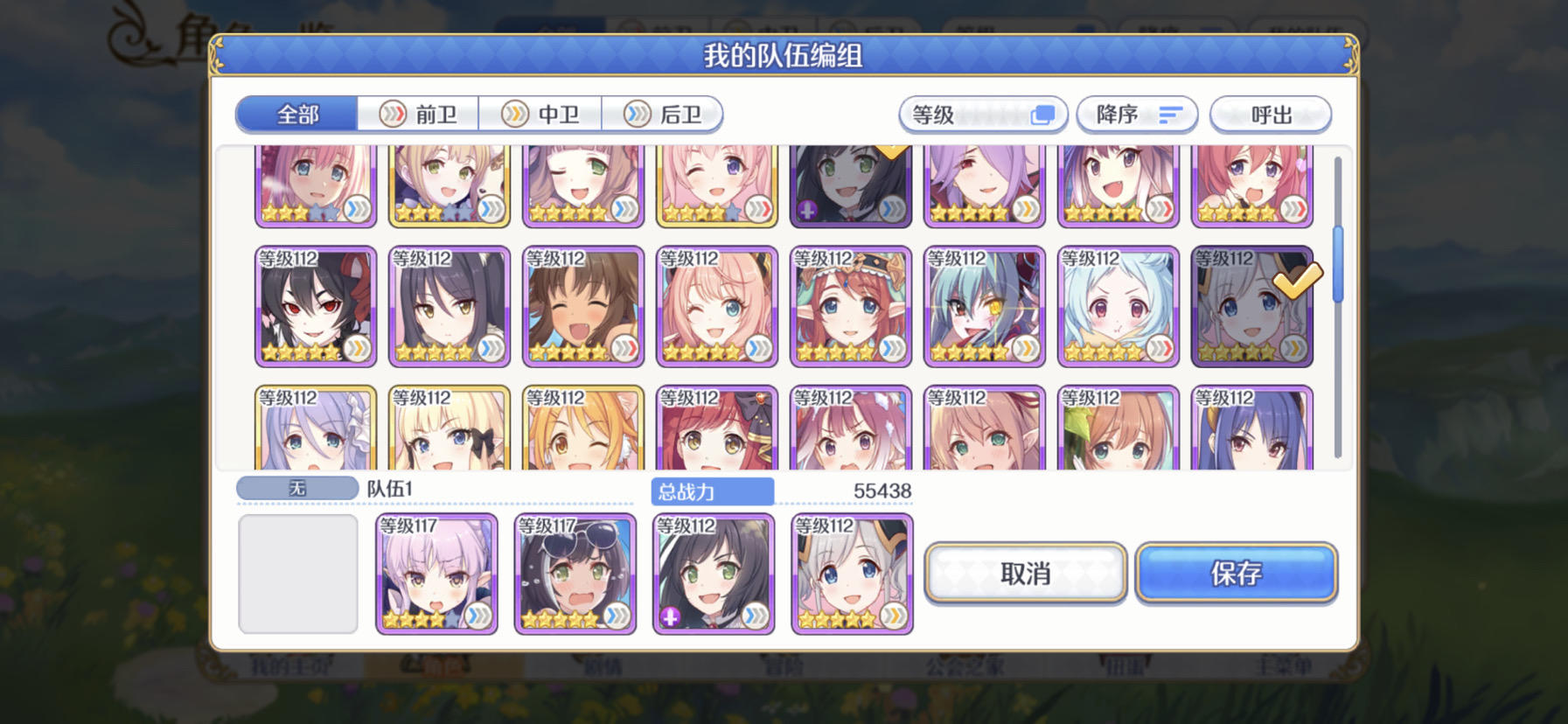Toggle 降序 to switch sort direction
The width and height of the screenshot is (1568, 724).
pos(1137,114)
